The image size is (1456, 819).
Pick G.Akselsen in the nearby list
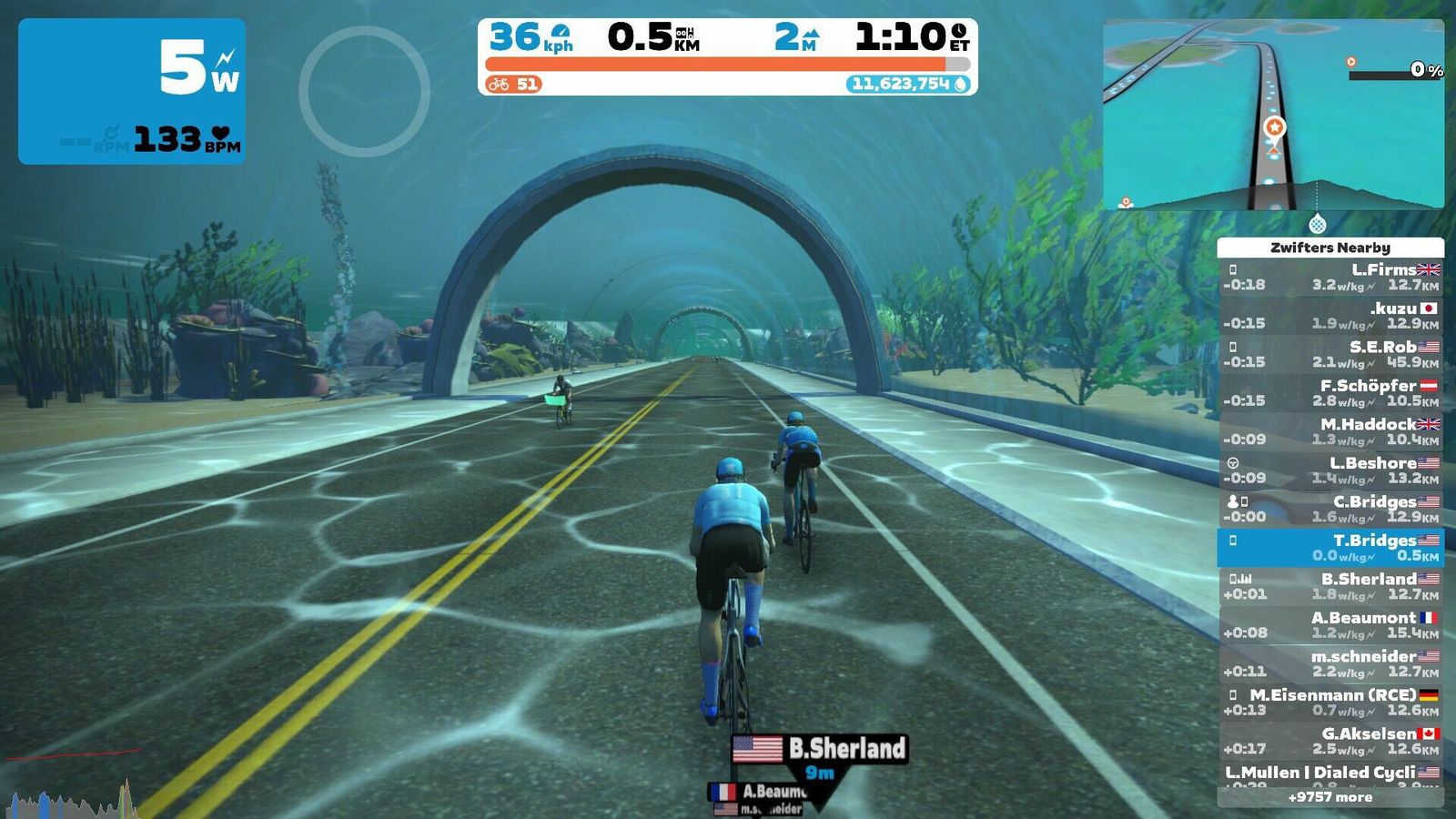1330,741
